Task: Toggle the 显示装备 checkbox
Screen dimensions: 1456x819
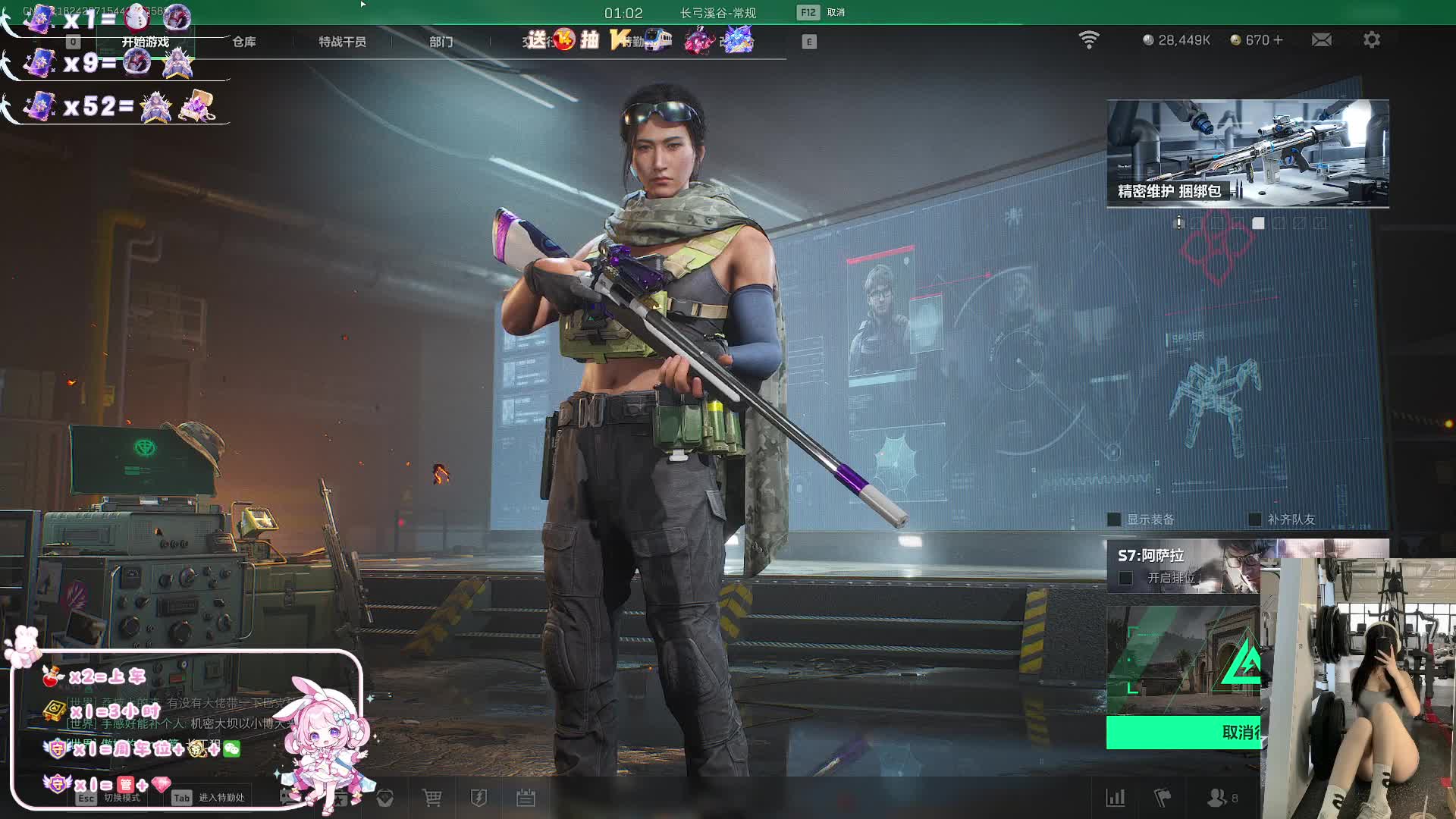Action: pyautogui.click(x=1114, y=519)
